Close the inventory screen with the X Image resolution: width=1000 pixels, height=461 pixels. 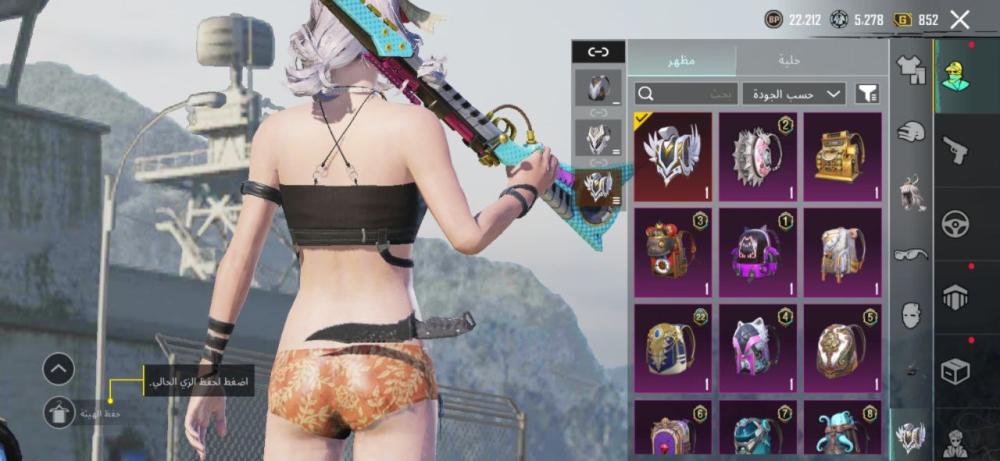click(x=960, y=19)
